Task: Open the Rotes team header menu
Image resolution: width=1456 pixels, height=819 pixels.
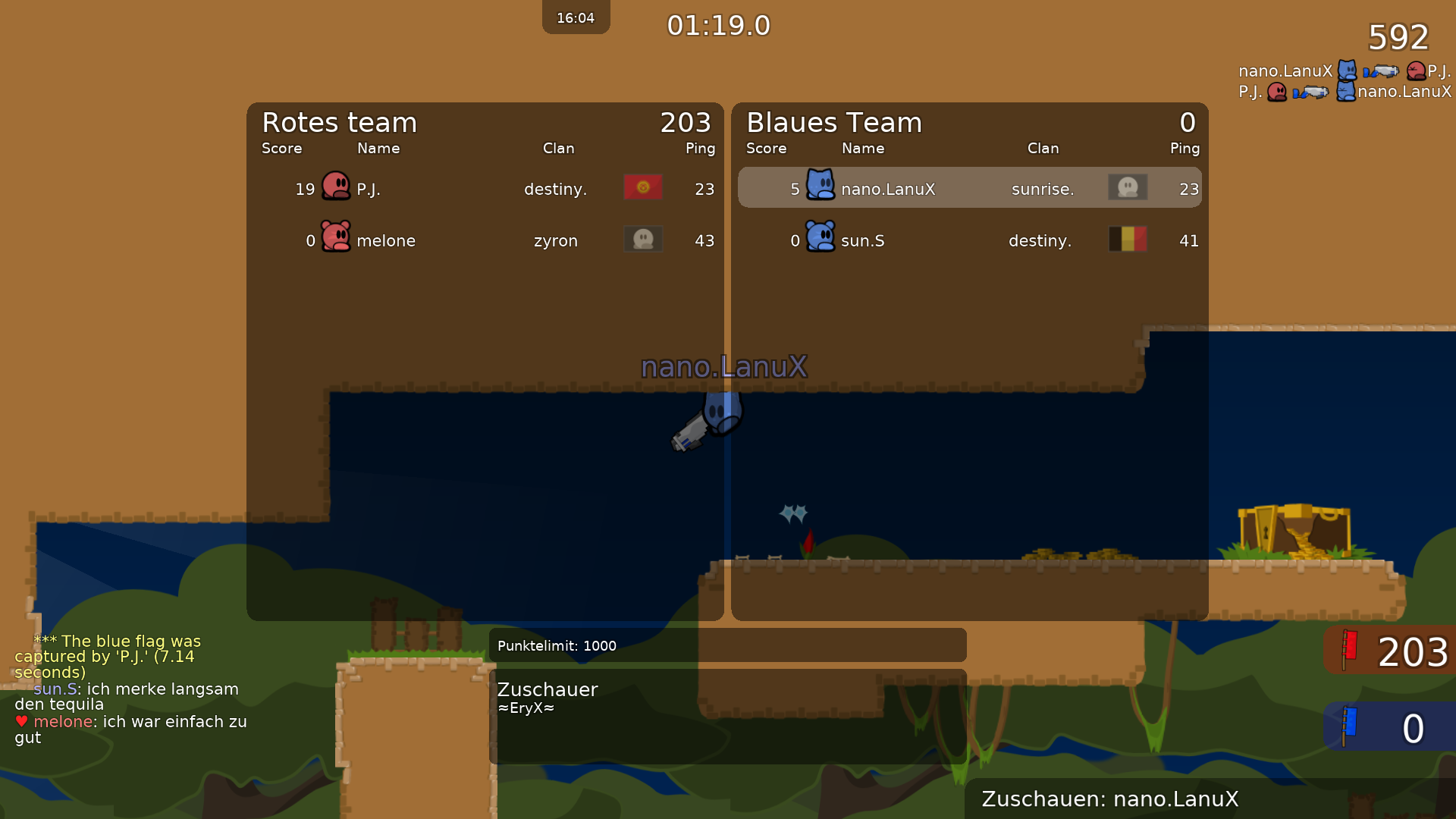Action: (339, 122)
